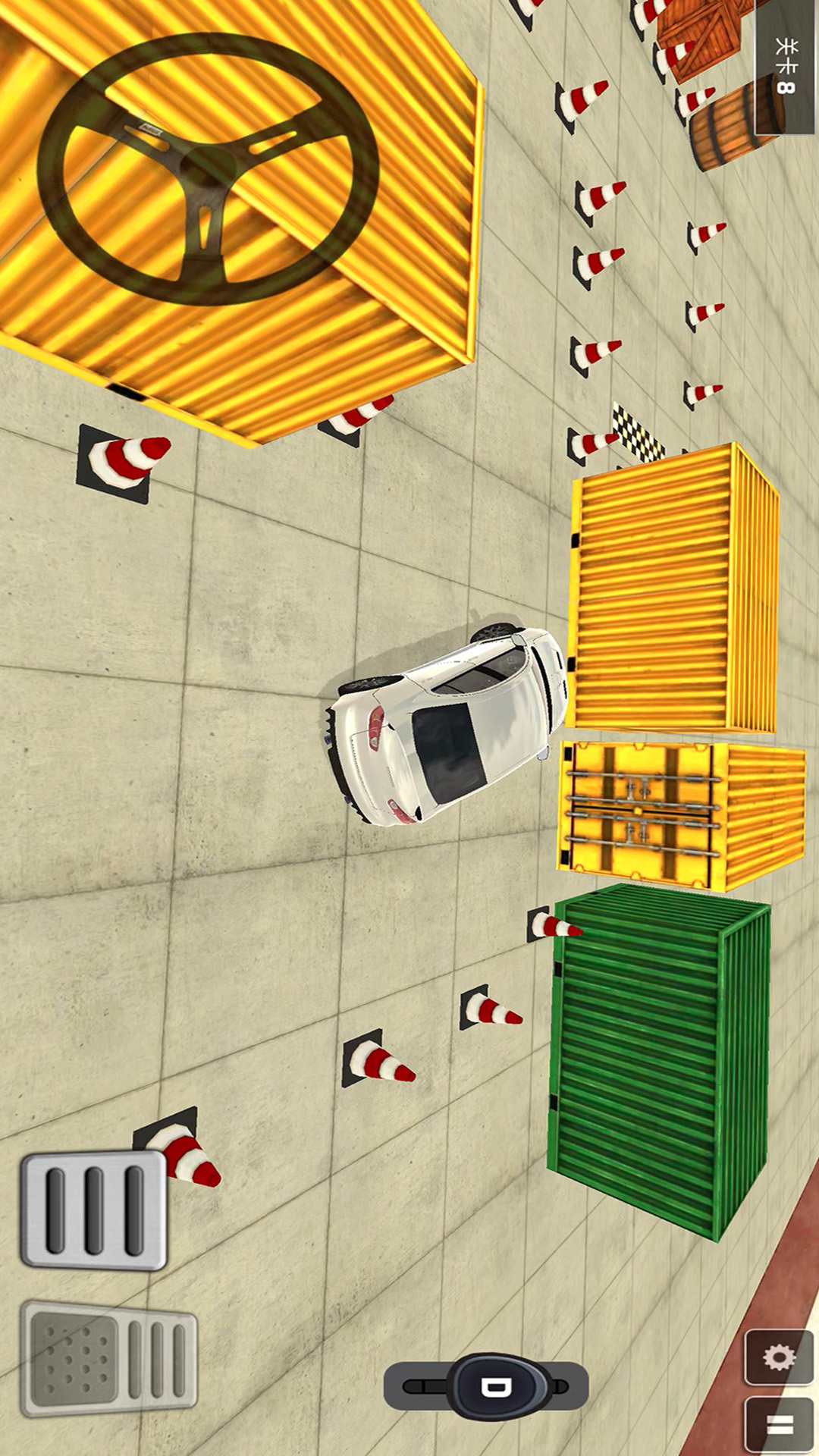Tap the brake pedal with three slots

94,1210
